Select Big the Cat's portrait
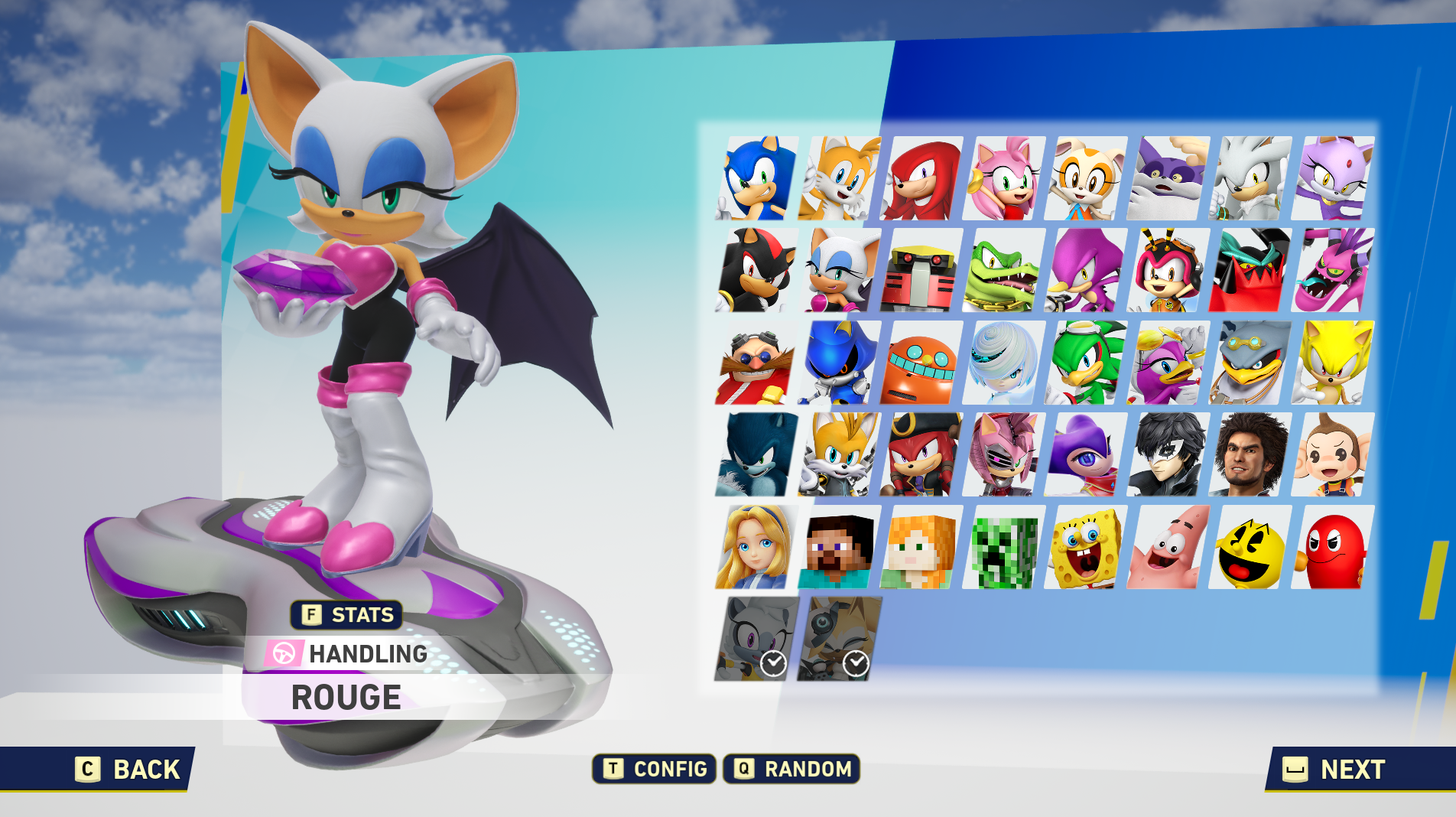Screen dimensions: 1456x817 [x=1168, y=178]
